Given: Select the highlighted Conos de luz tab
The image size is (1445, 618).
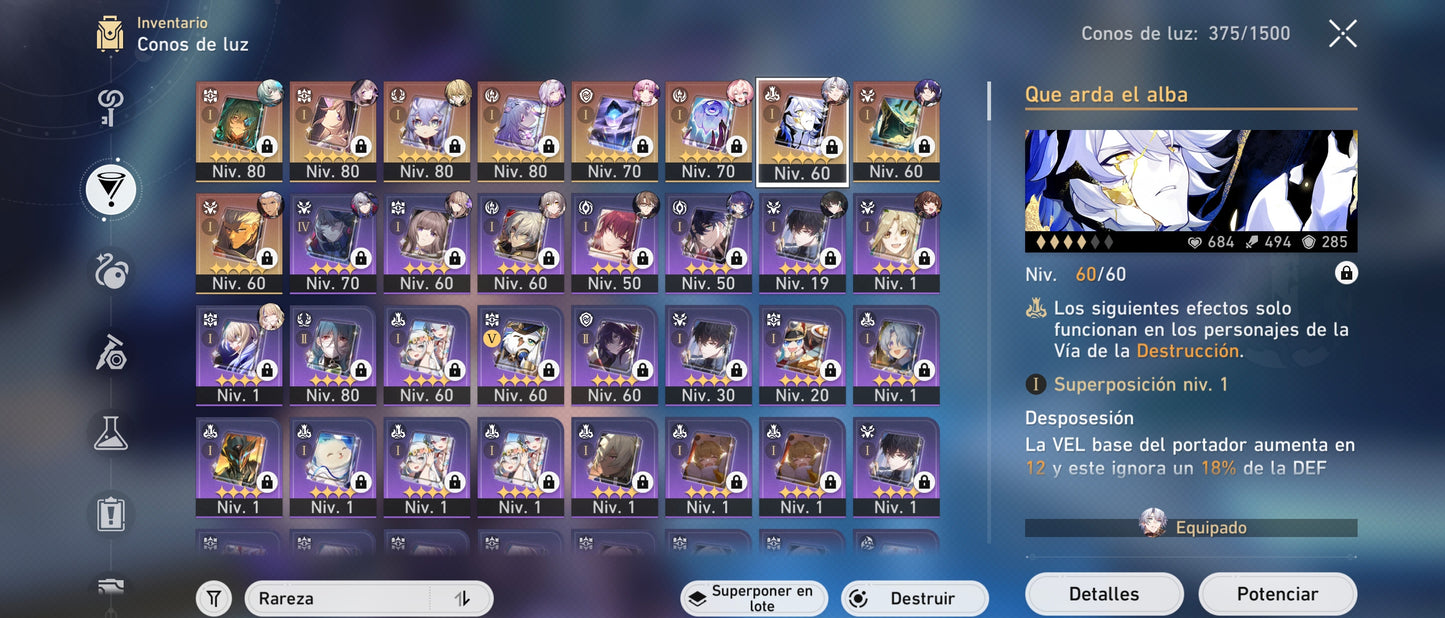Looking at the screenshot, I should (x=110, y=189).
